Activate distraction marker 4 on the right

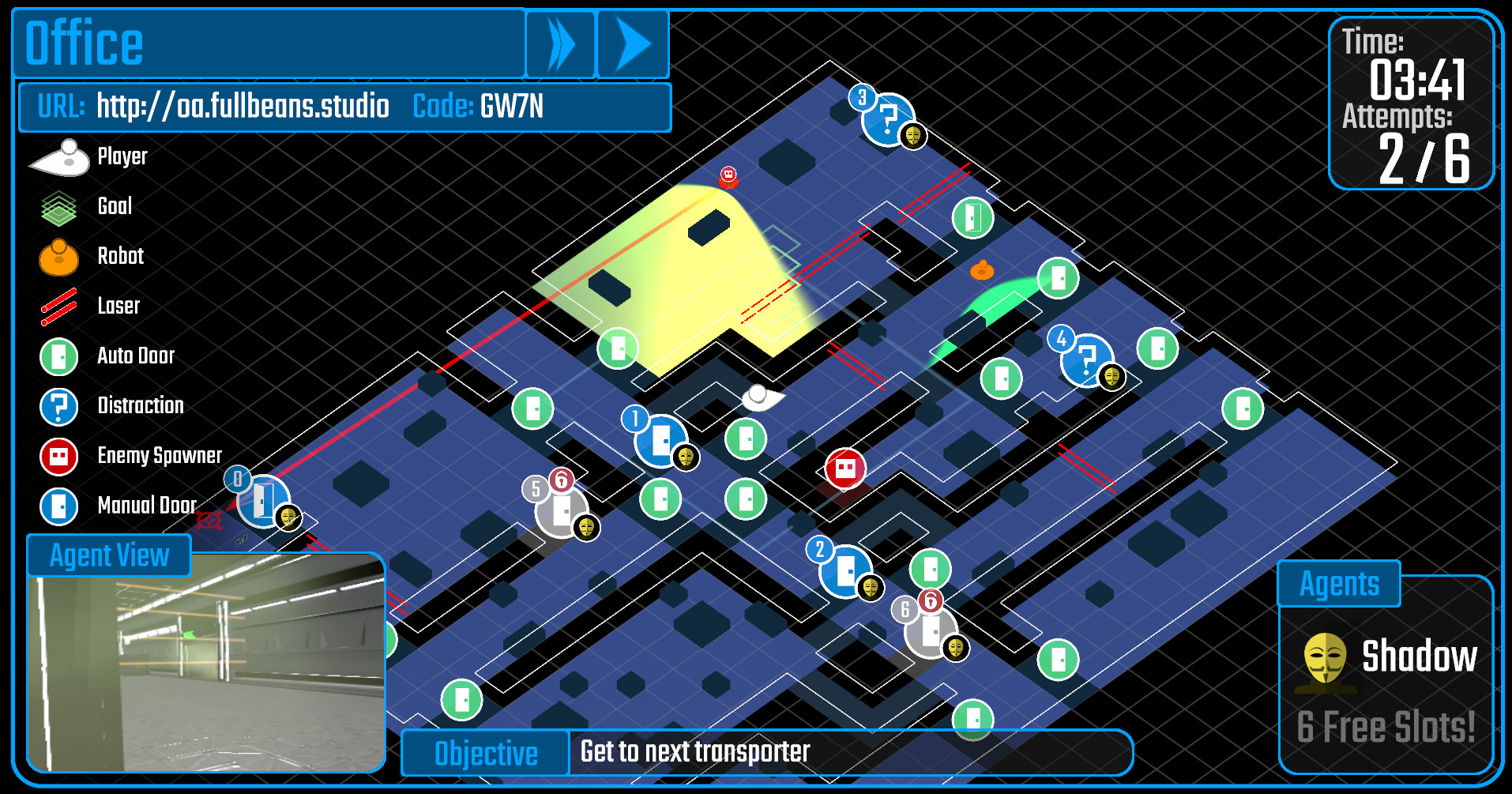[1086, 360]
